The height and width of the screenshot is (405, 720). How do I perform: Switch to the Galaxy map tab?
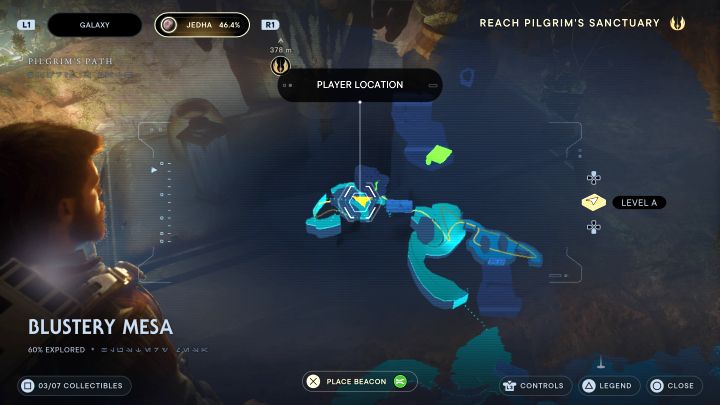94,24
